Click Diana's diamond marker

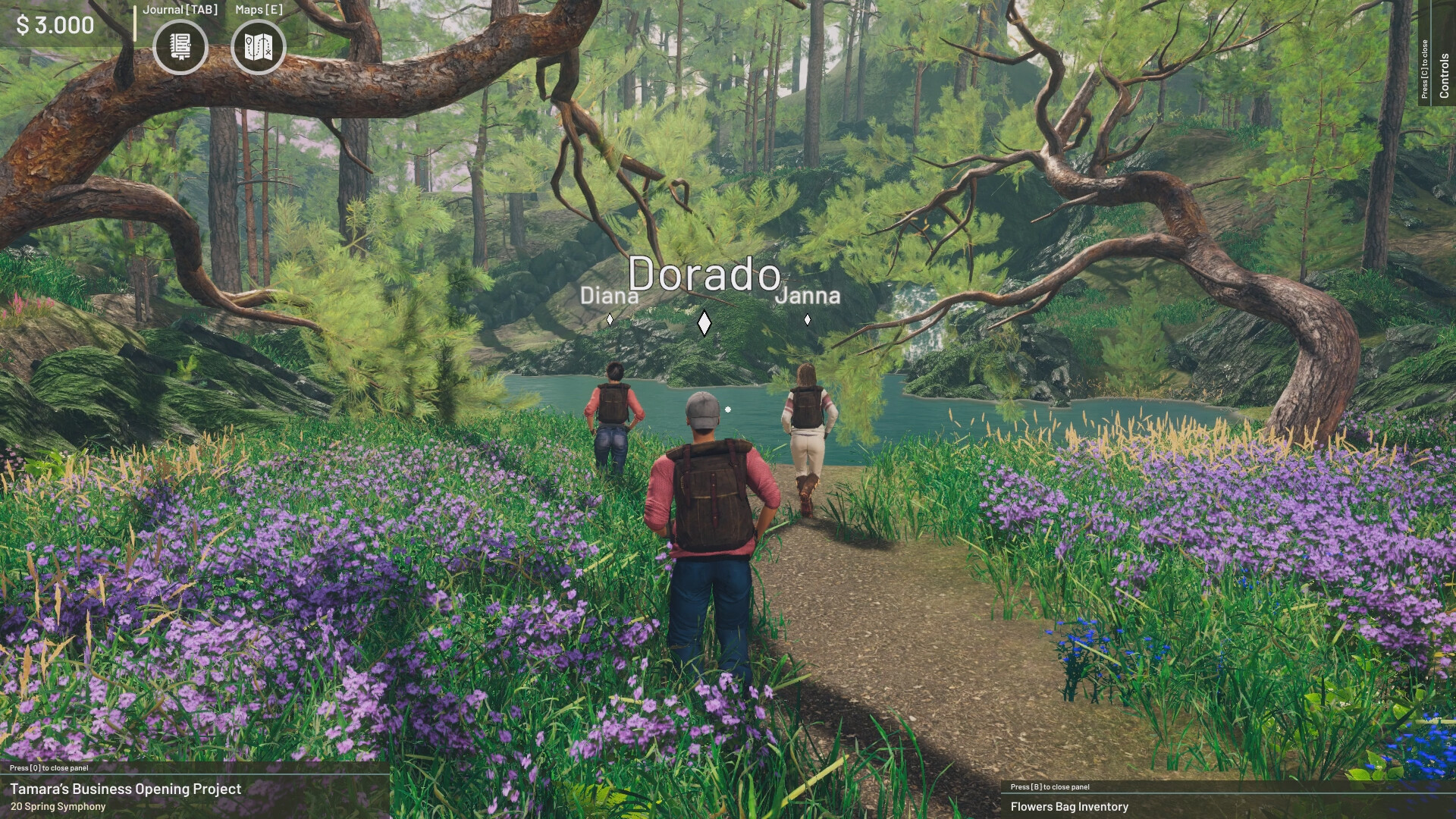click(609, 319)
